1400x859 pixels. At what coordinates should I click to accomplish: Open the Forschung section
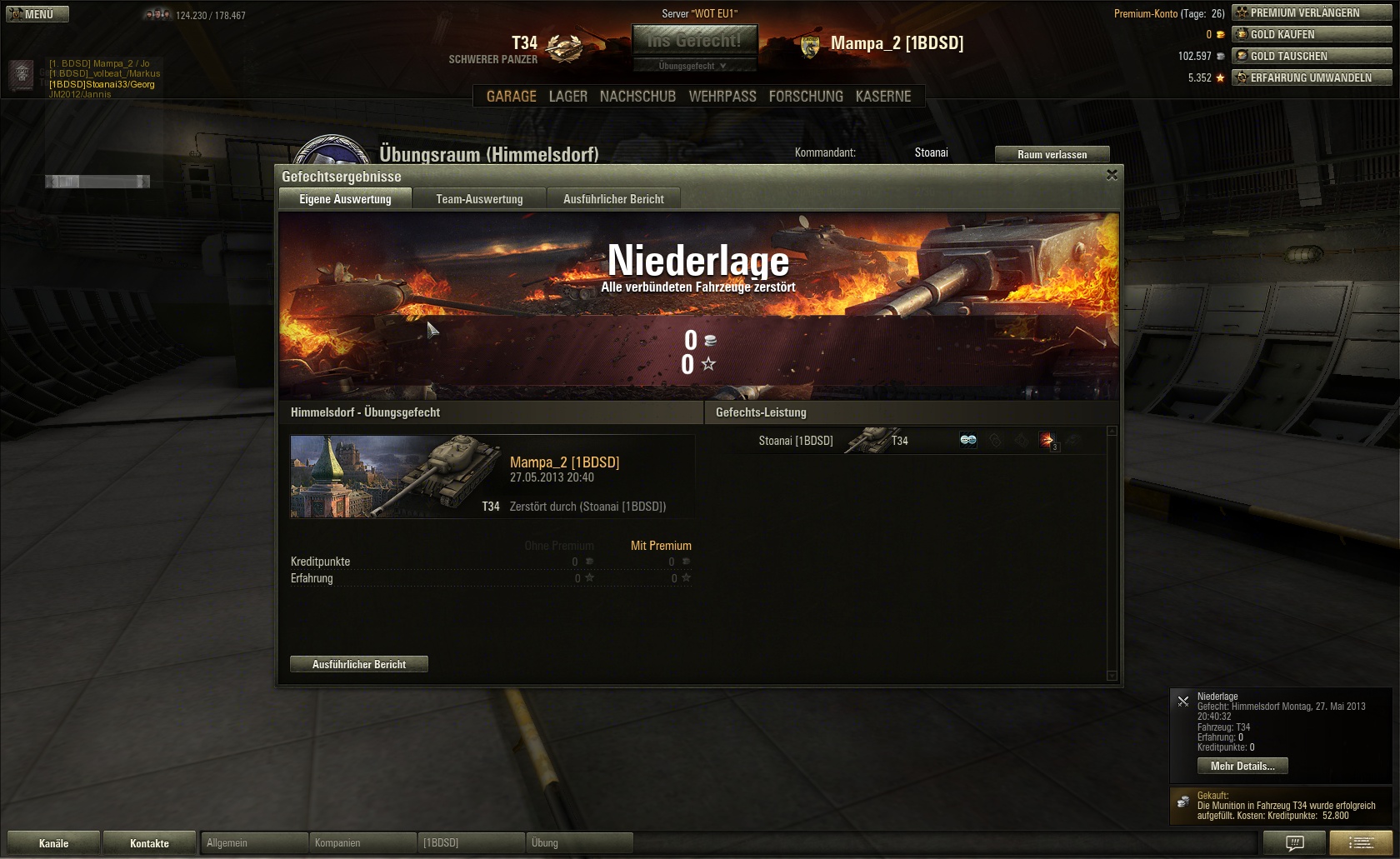[806, 97]
